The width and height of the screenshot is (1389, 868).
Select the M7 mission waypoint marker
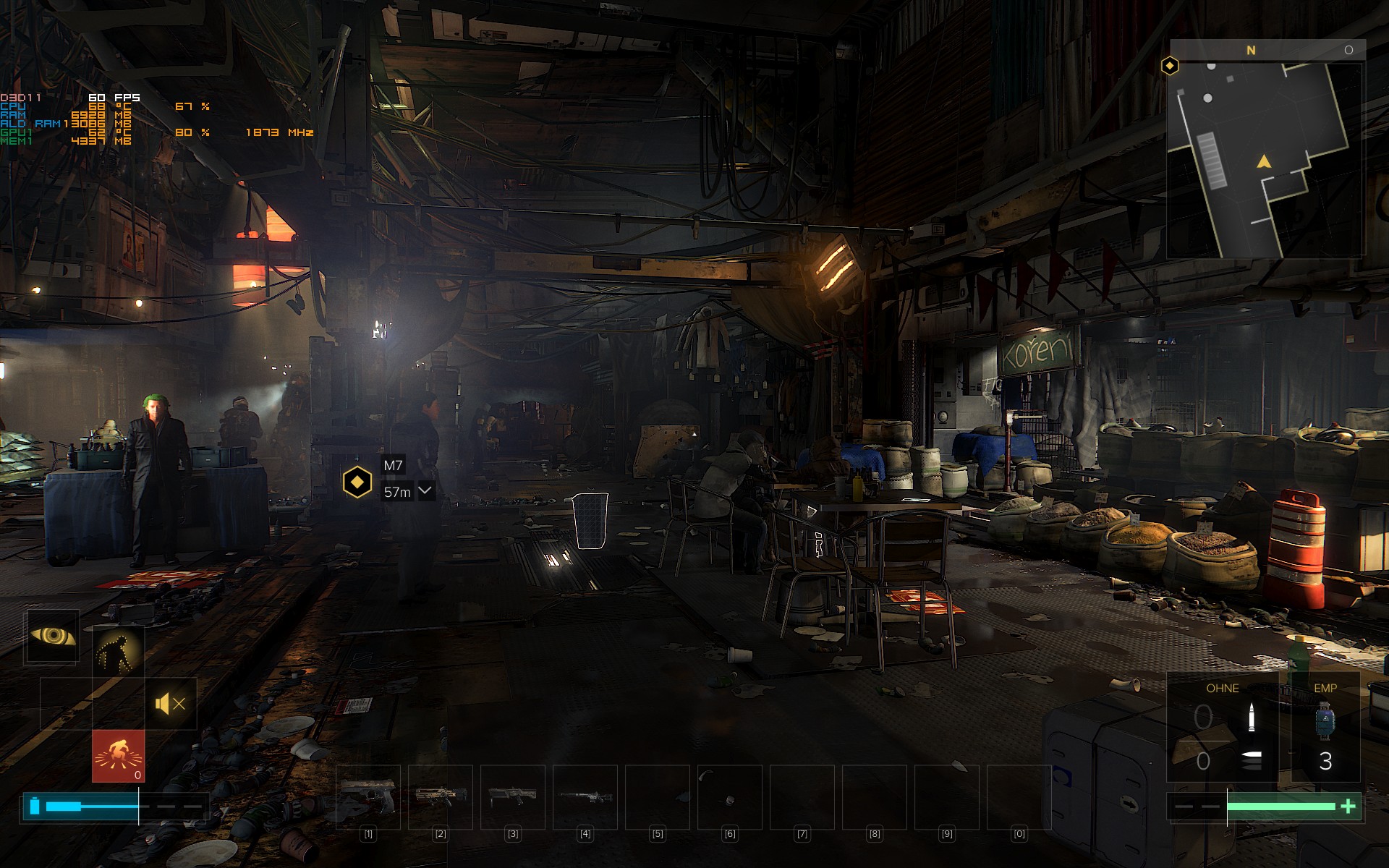pos(357,482)
